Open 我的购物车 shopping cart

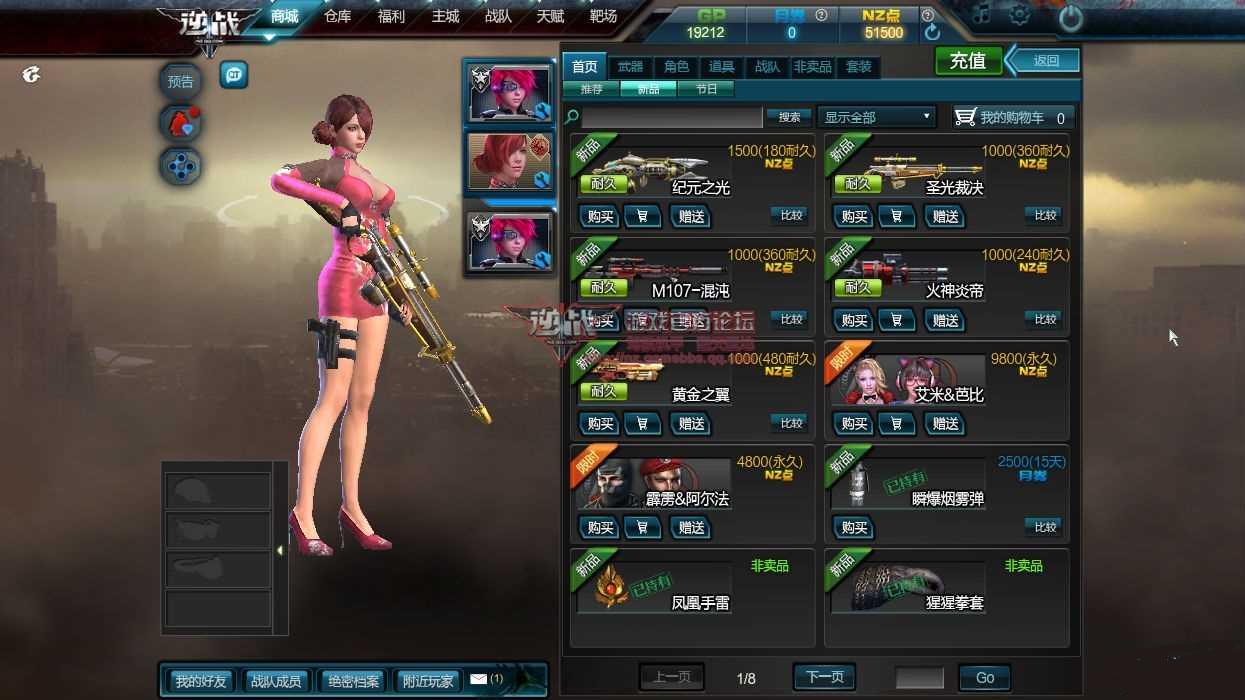pos(1012,117)
